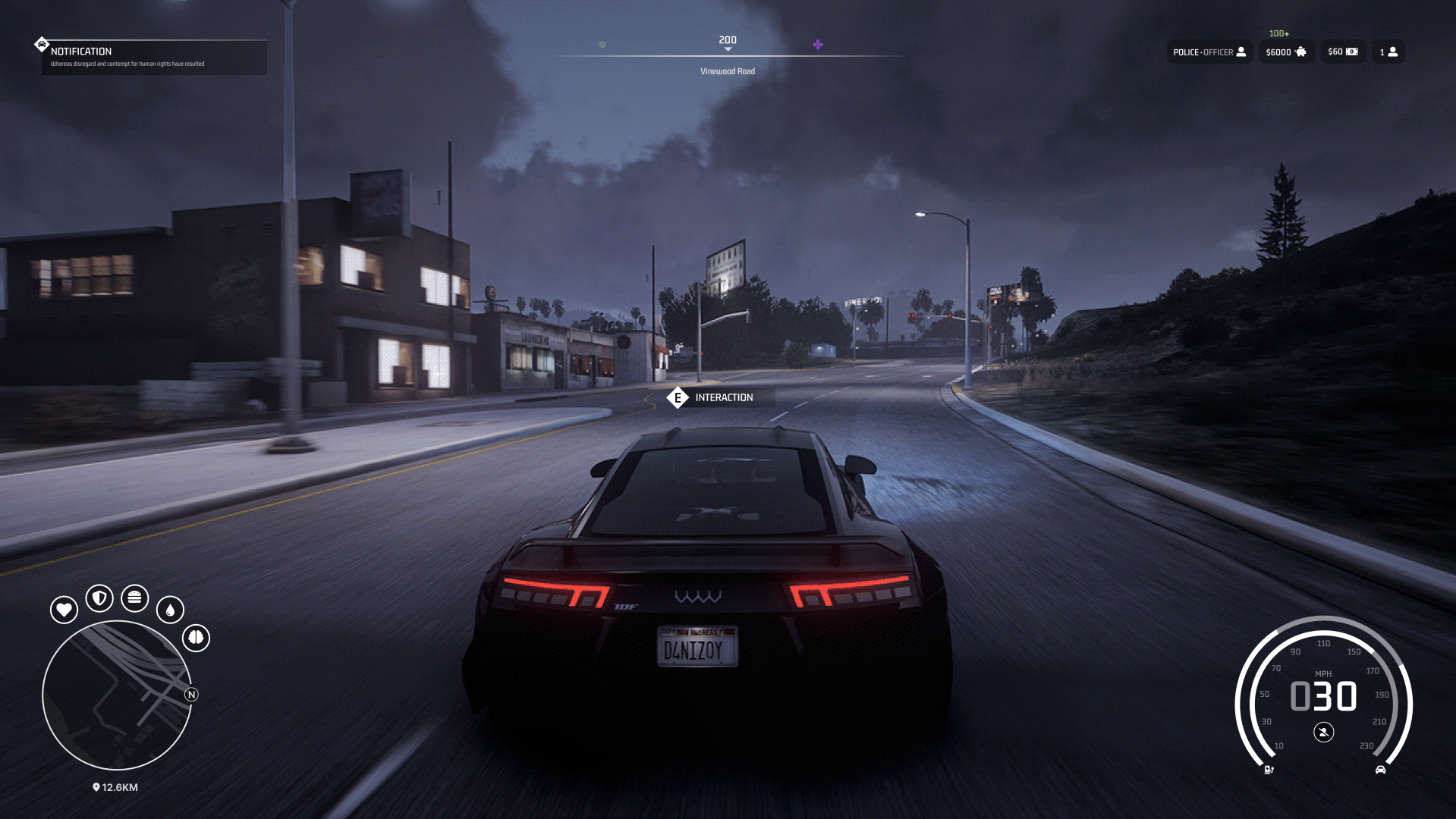
Task: Click the purple waypoint marker on the compass
Action: coord(818,45)
